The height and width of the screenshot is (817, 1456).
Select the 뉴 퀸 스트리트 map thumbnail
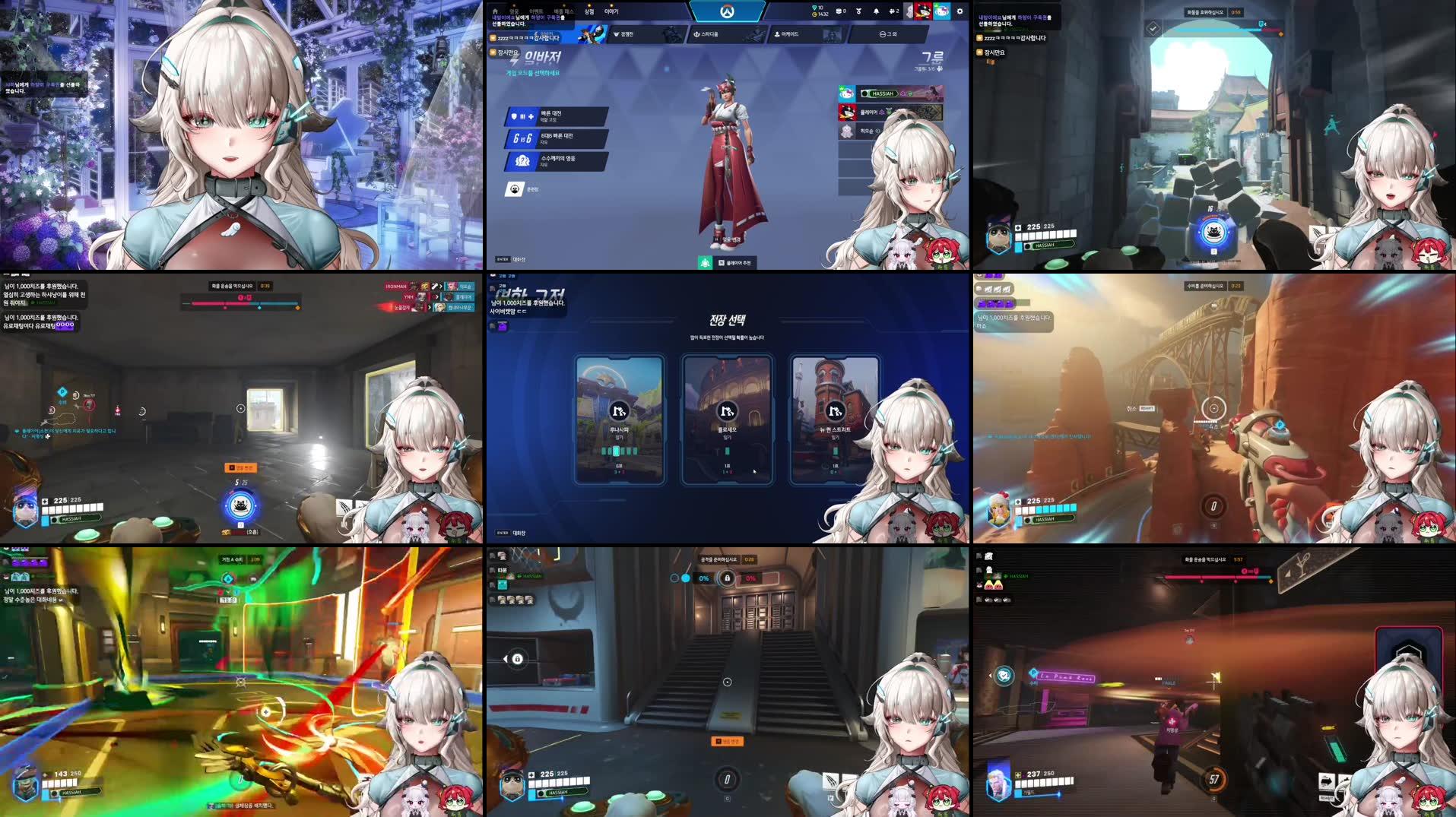click(835, 410)
